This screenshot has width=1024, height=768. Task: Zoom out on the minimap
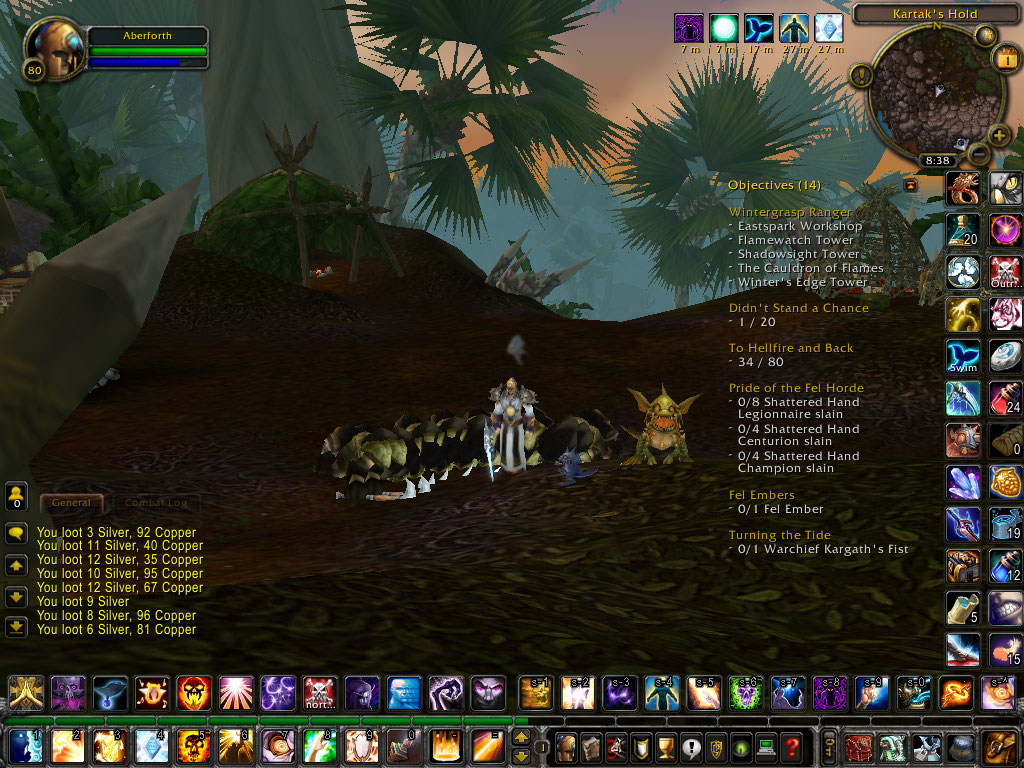point(979,155)
